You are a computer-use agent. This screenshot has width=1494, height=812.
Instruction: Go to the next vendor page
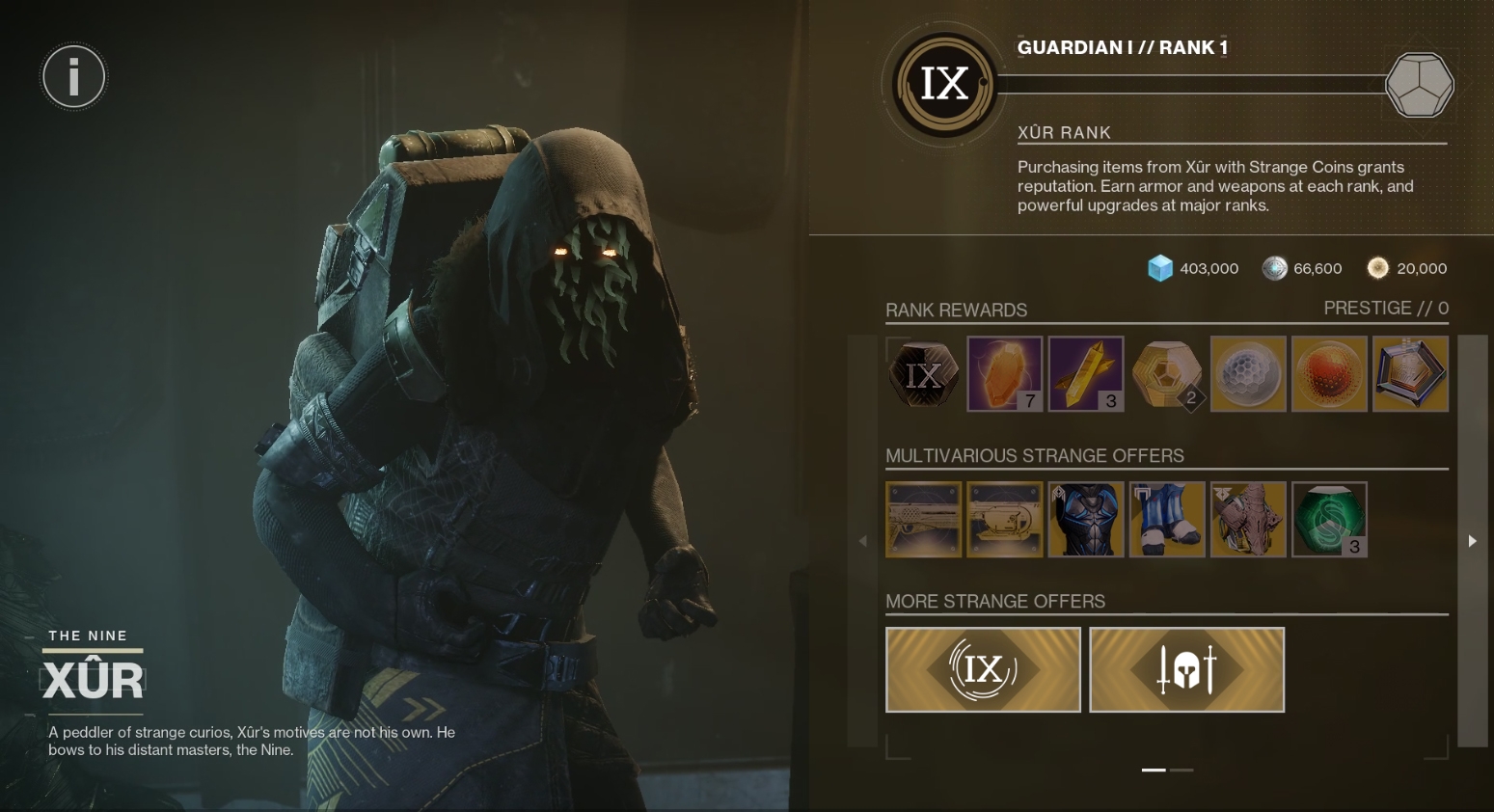click(x=1472, y=541)
